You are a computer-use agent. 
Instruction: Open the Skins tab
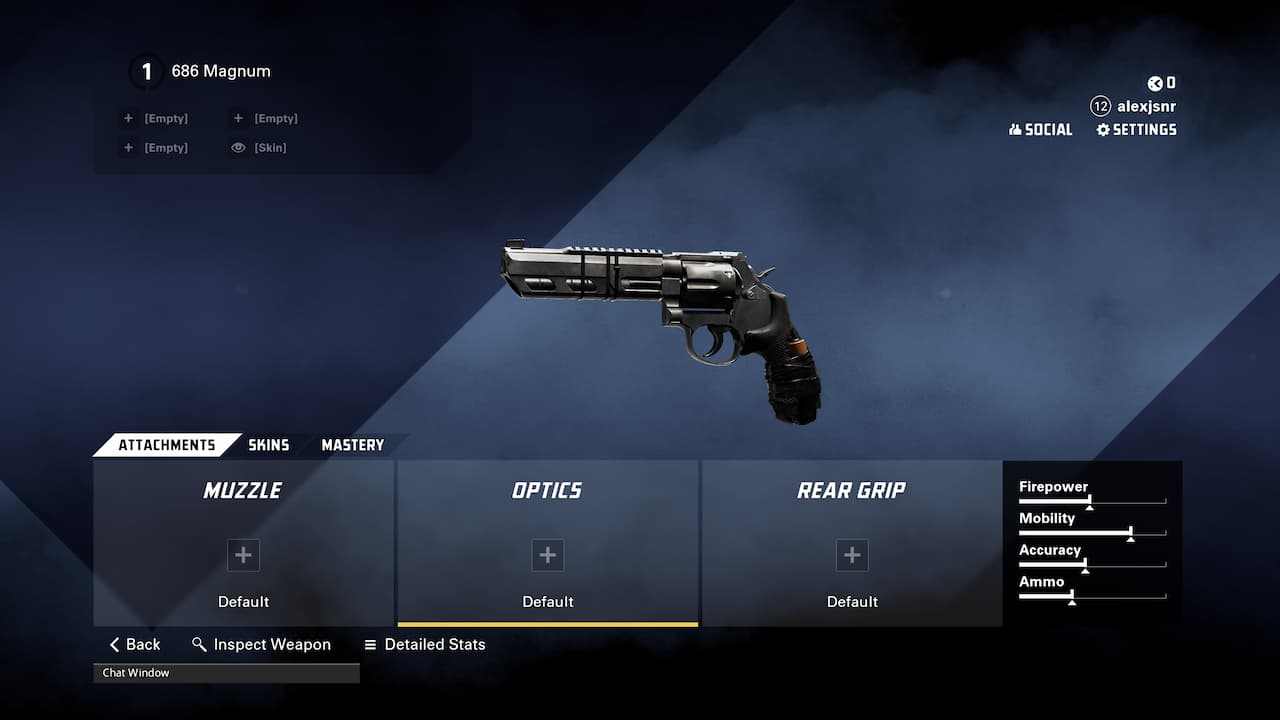pyautogui.click(x=268, y=445)
